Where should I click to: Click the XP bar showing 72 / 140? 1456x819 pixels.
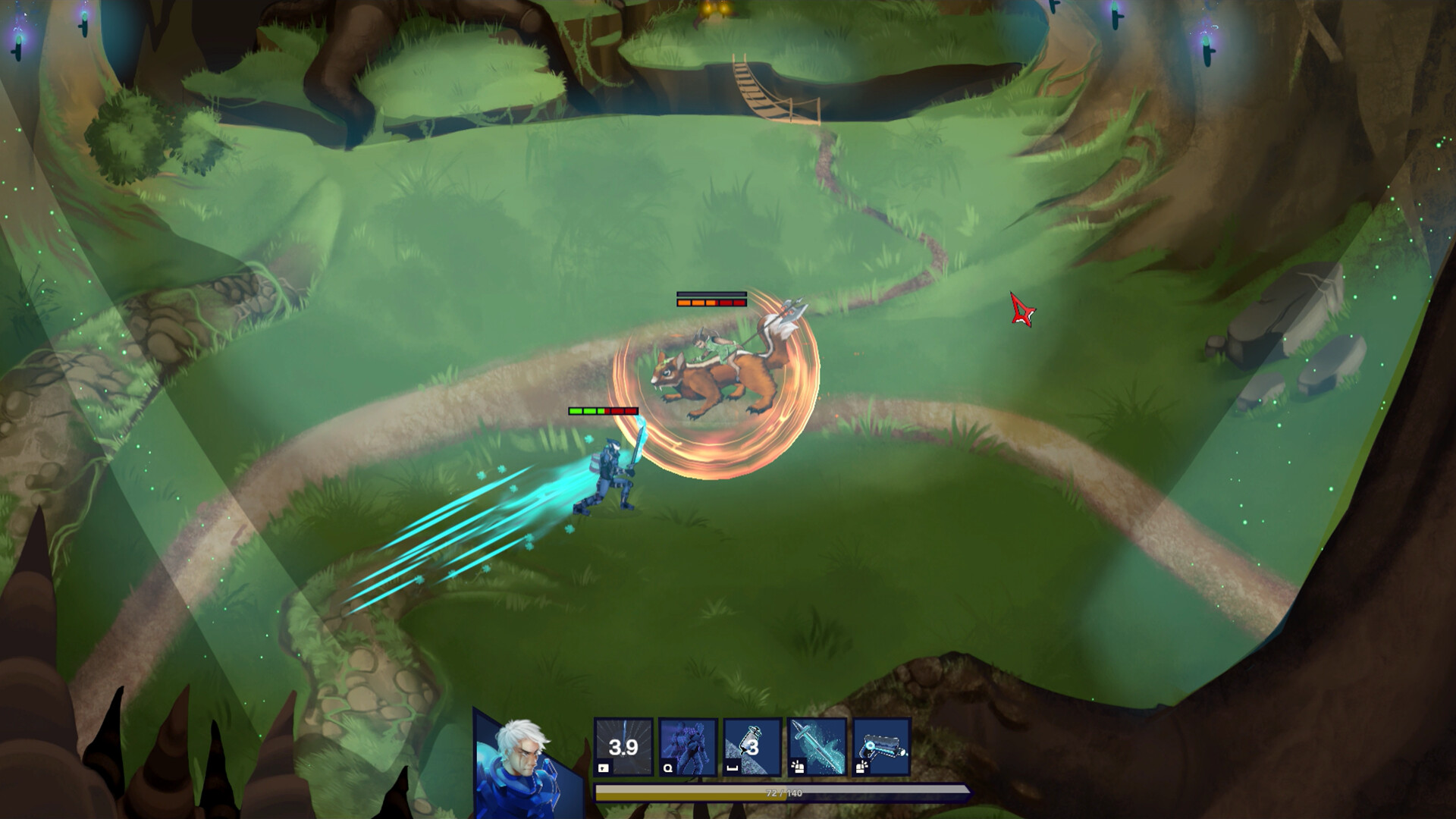pos(781,792)
